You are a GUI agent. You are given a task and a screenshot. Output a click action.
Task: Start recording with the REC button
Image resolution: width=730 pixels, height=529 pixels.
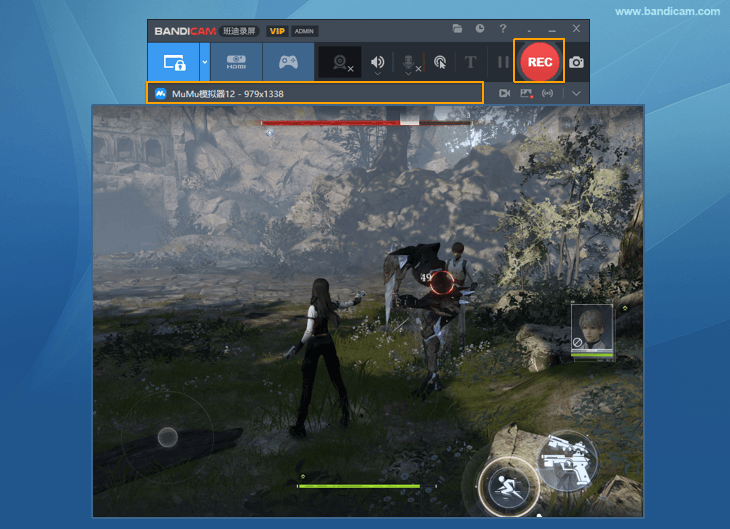pyautogui.click(x=539, y=62)
